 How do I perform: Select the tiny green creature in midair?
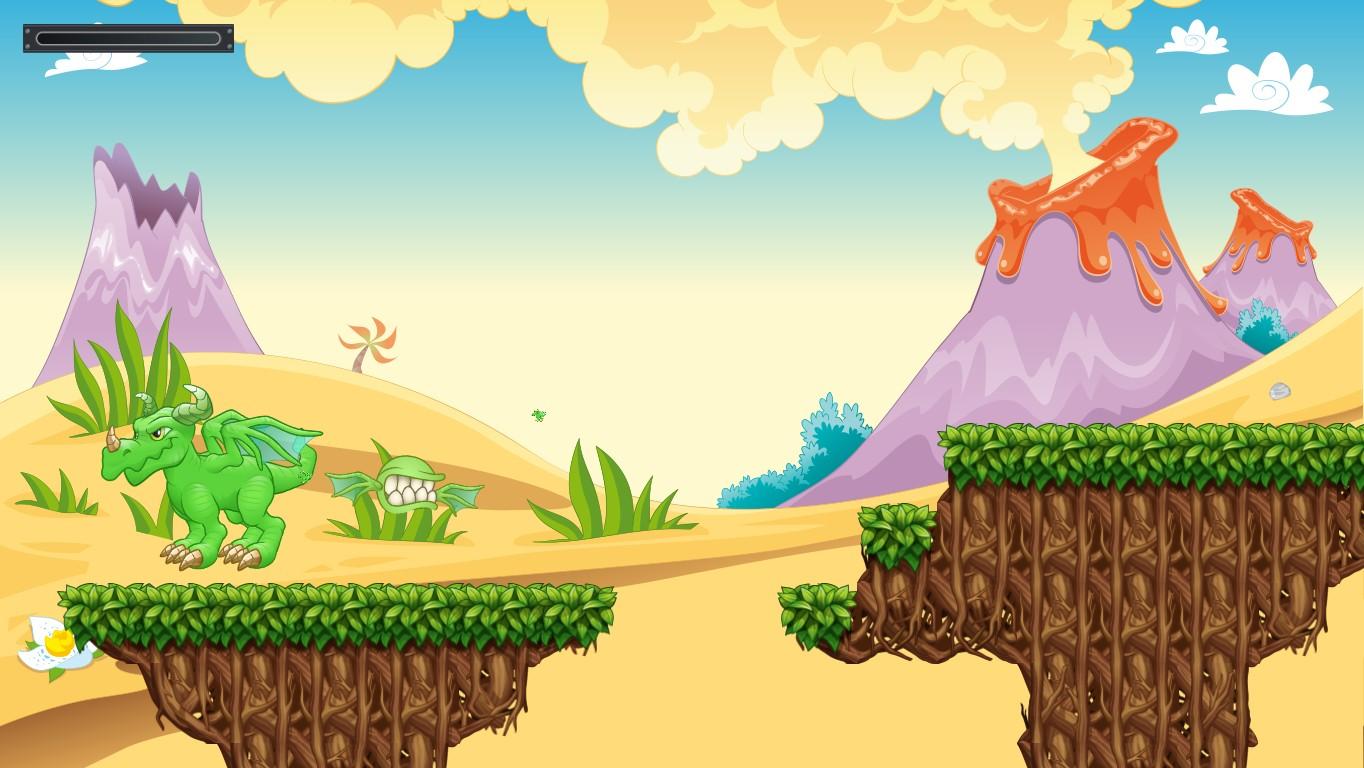(x=537, y=414)
